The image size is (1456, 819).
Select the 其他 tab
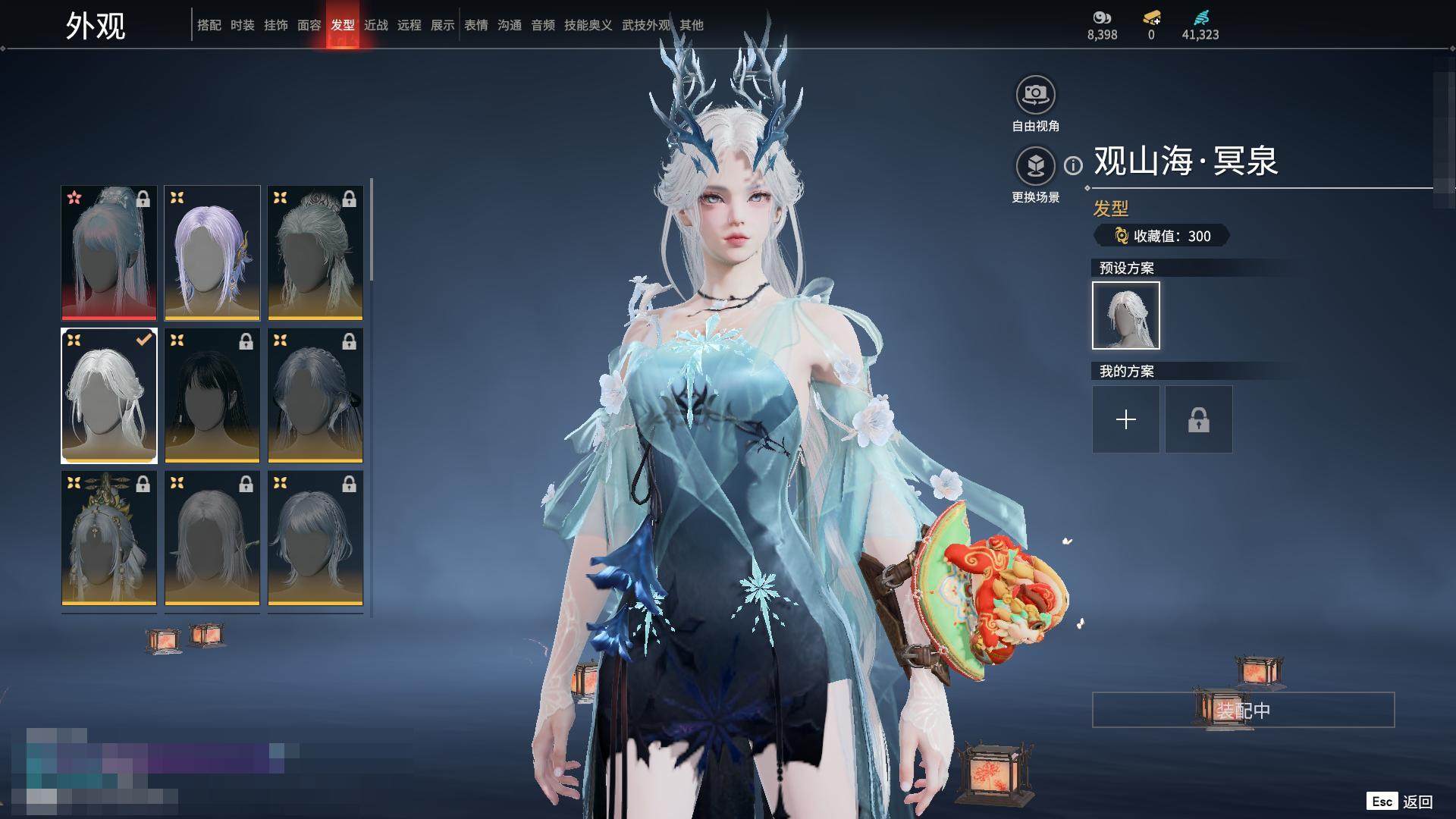pyautogui.click(x=691, y=25)
